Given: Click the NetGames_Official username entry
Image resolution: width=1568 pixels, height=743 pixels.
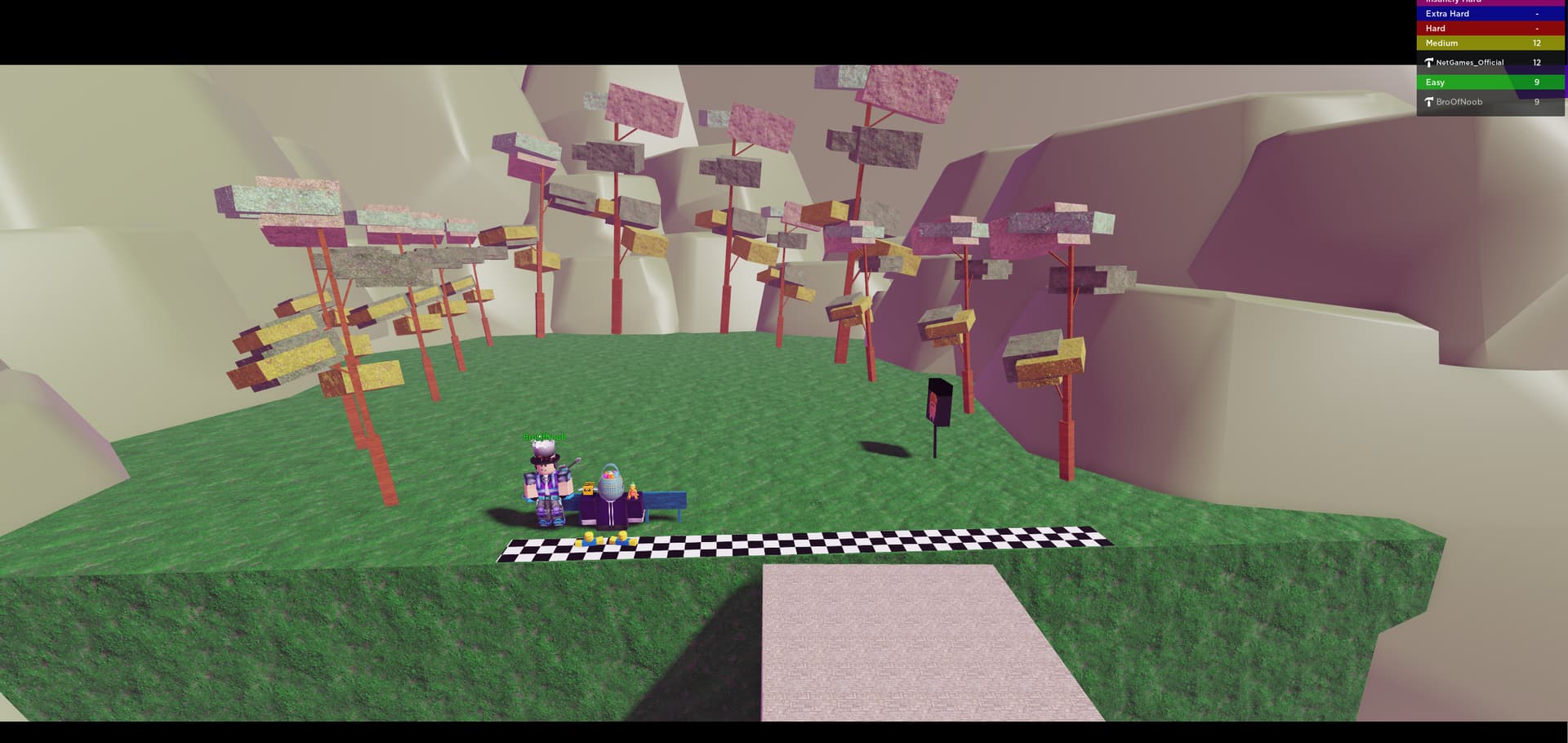Looking at the screenshot, I should 1470,62.
